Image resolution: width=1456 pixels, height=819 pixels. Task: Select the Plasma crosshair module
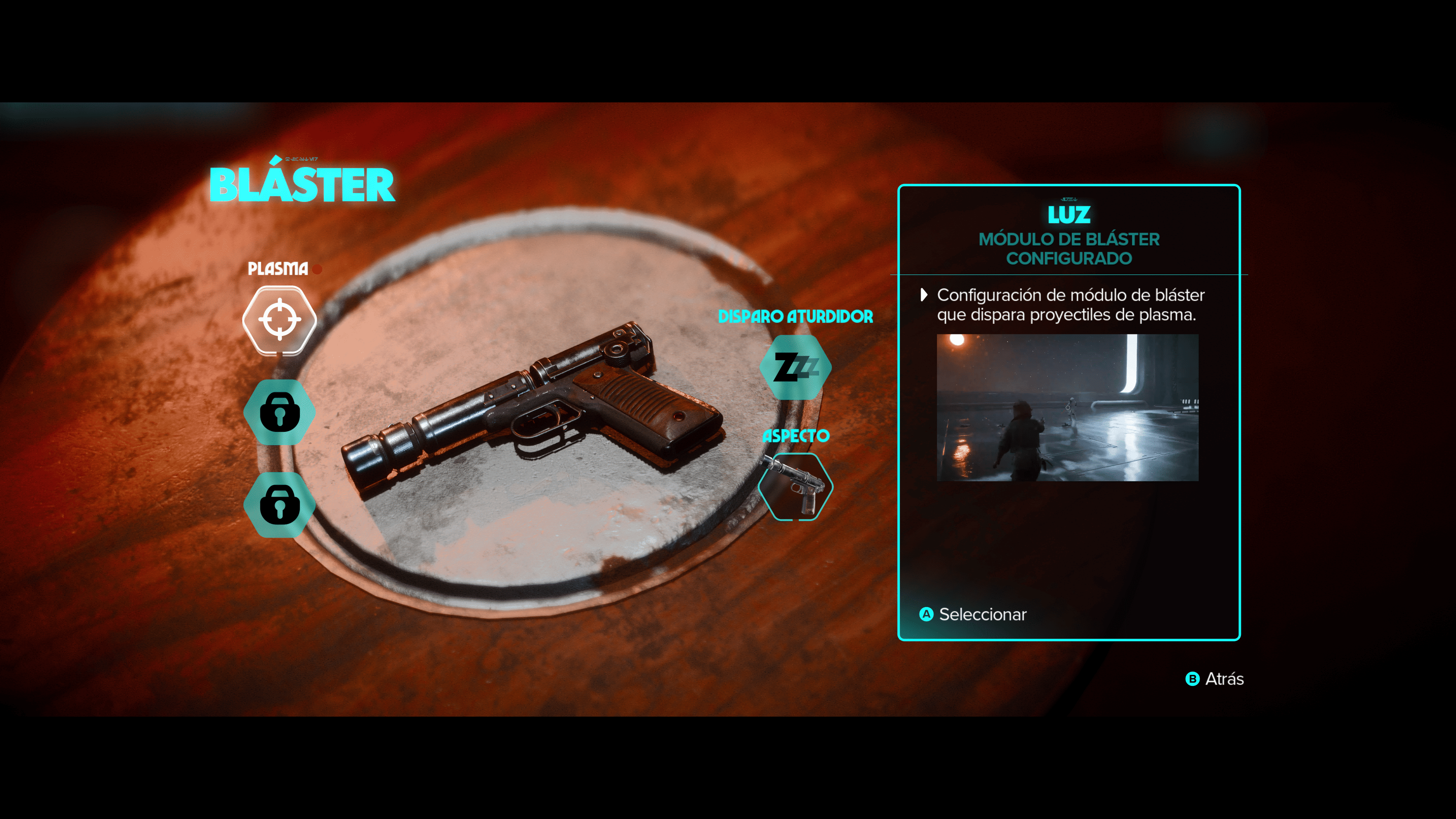point(279,320)
